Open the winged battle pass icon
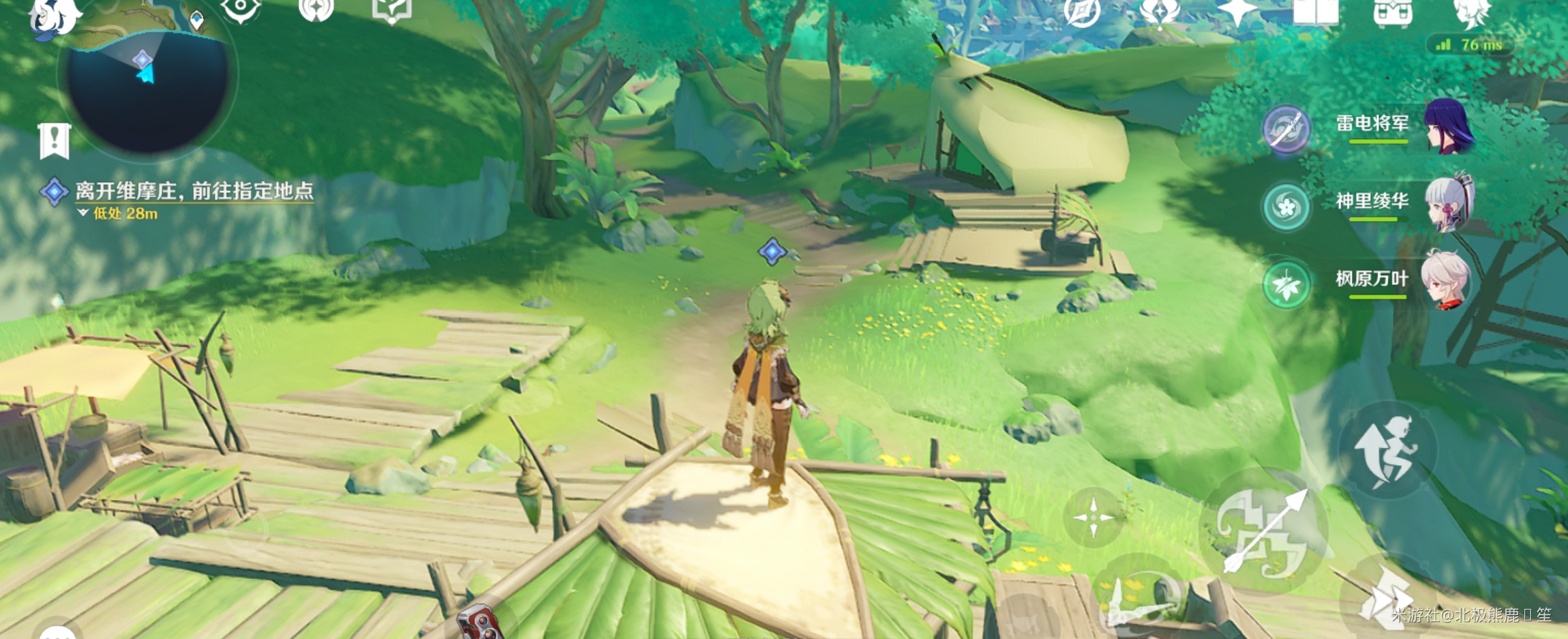 coord(1160,12)
